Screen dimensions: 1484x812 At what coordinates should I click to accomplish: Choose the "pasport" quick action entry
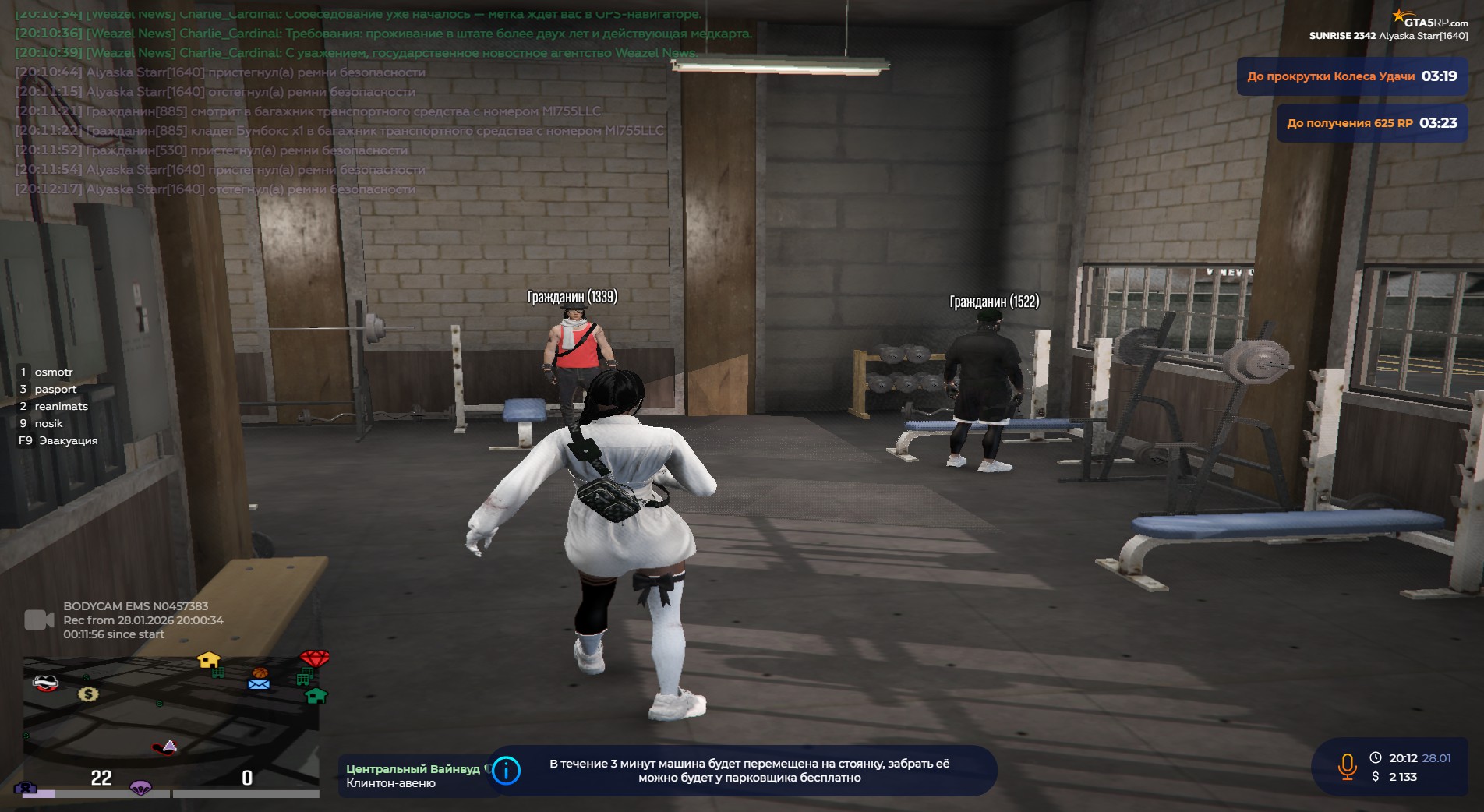tap(55, 389)
